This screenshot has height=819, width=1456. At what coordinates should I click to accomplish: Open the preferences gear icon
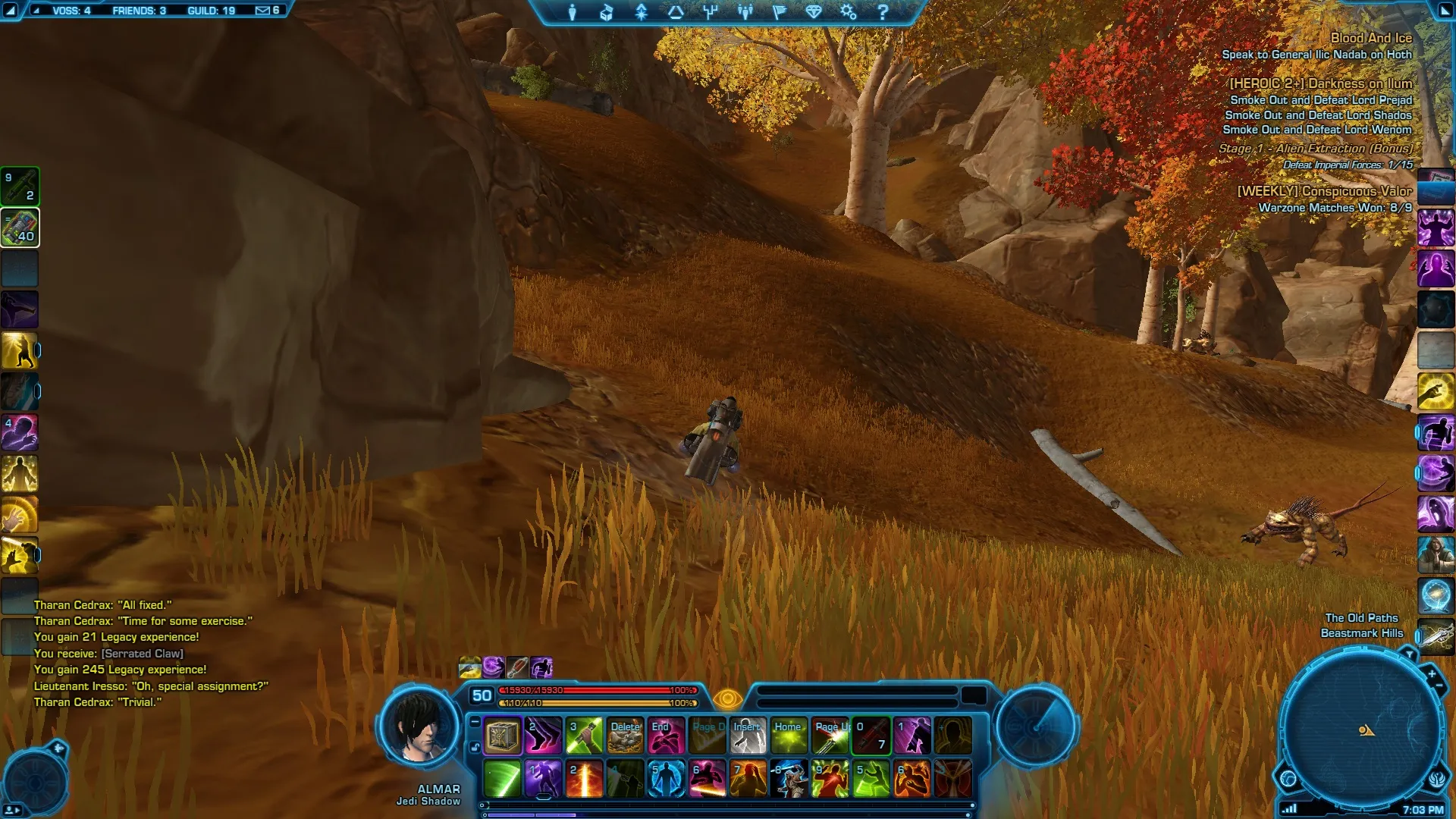(848, 12)
